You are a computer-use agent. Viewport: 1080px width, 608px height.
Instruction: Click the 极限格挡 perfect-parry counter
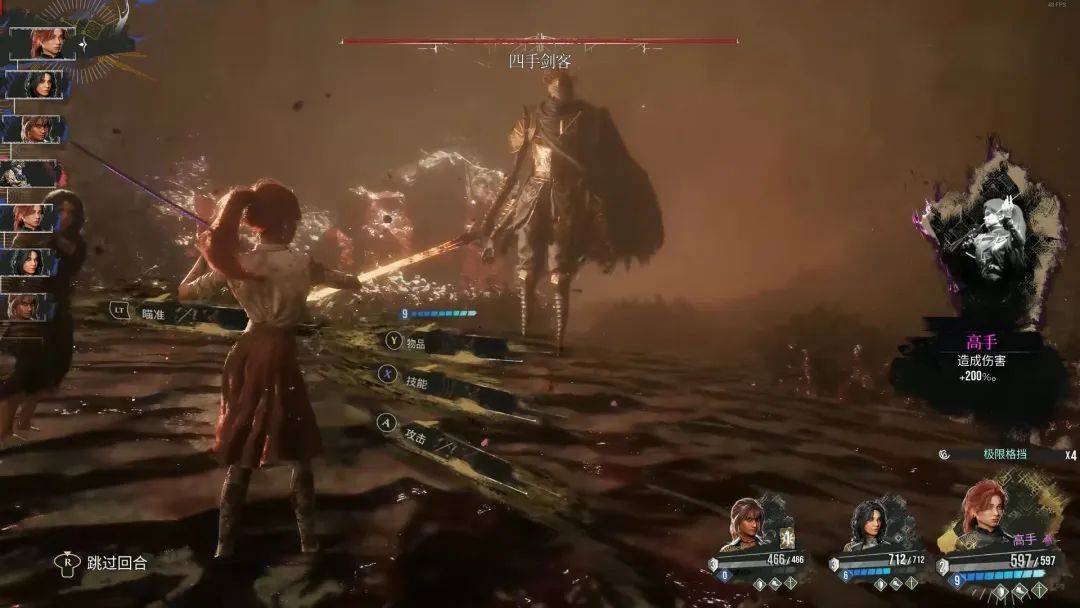coord(1005,454)
